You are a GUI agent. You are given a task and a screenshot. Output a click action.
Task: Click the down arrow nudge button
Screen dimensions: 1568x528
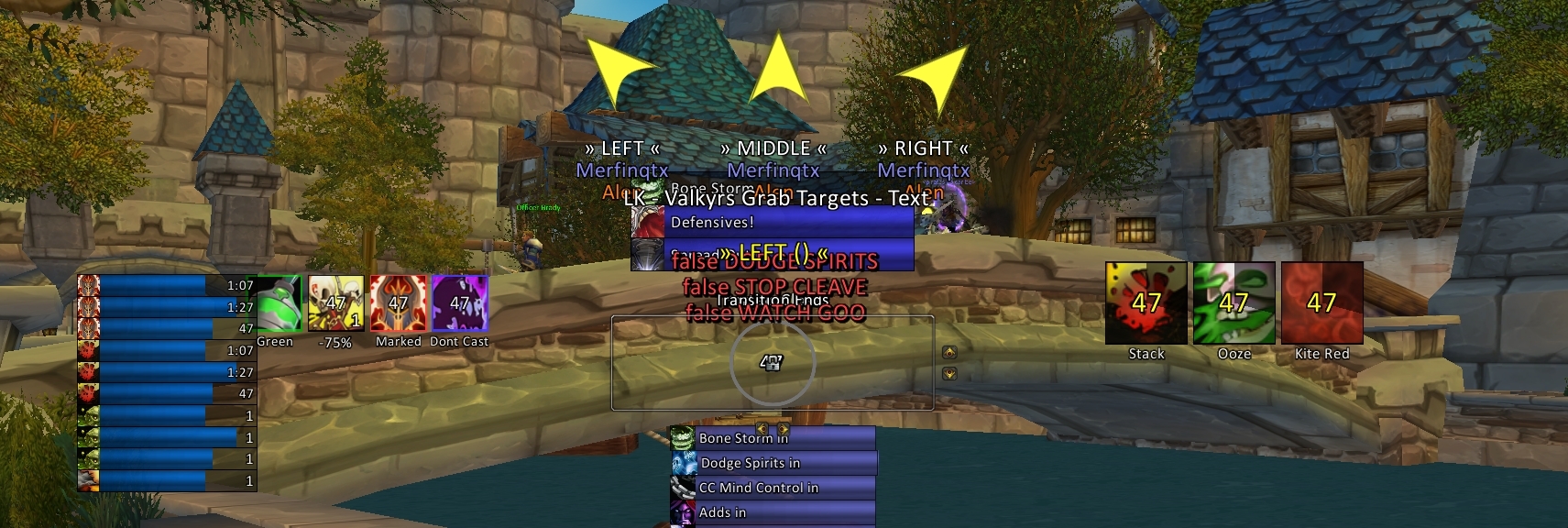(949, 373)
